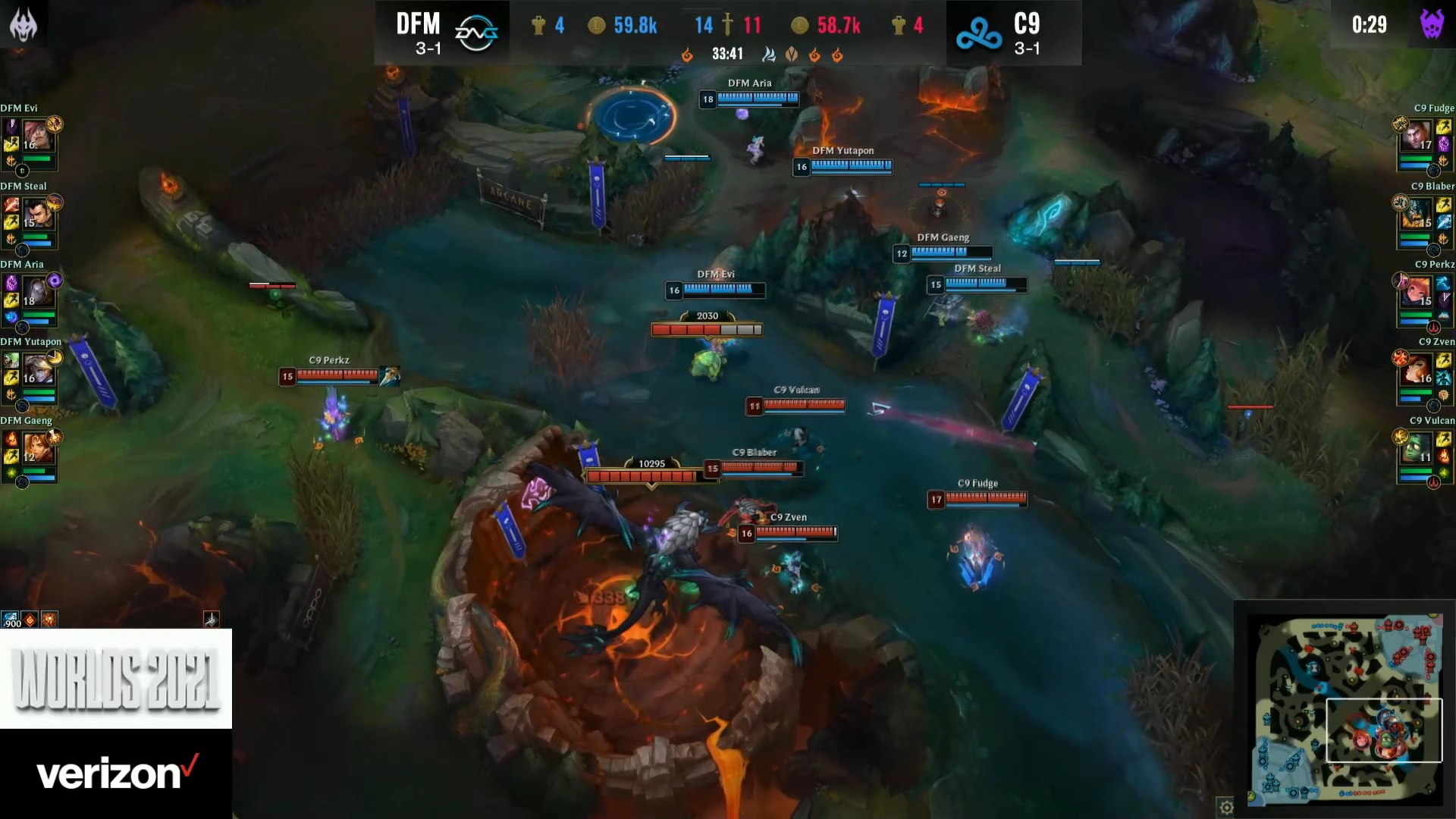Click the Baron buff icon bottom left
Viewport: 1456px width, 819px height.
[x=50, y=620]
